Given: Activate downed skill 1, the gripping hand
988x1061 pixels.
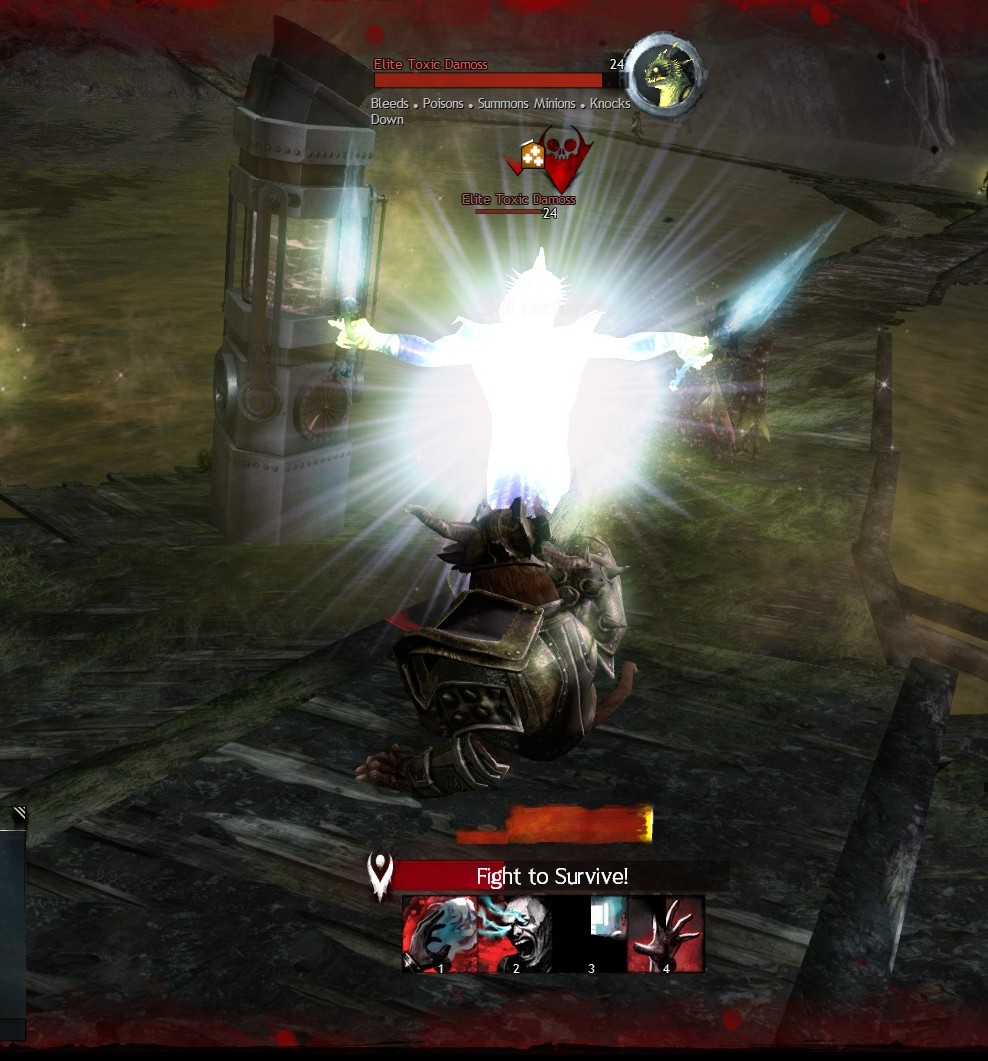Looking at the screenshot, I should pyautogui.click(x=440, y=934).
